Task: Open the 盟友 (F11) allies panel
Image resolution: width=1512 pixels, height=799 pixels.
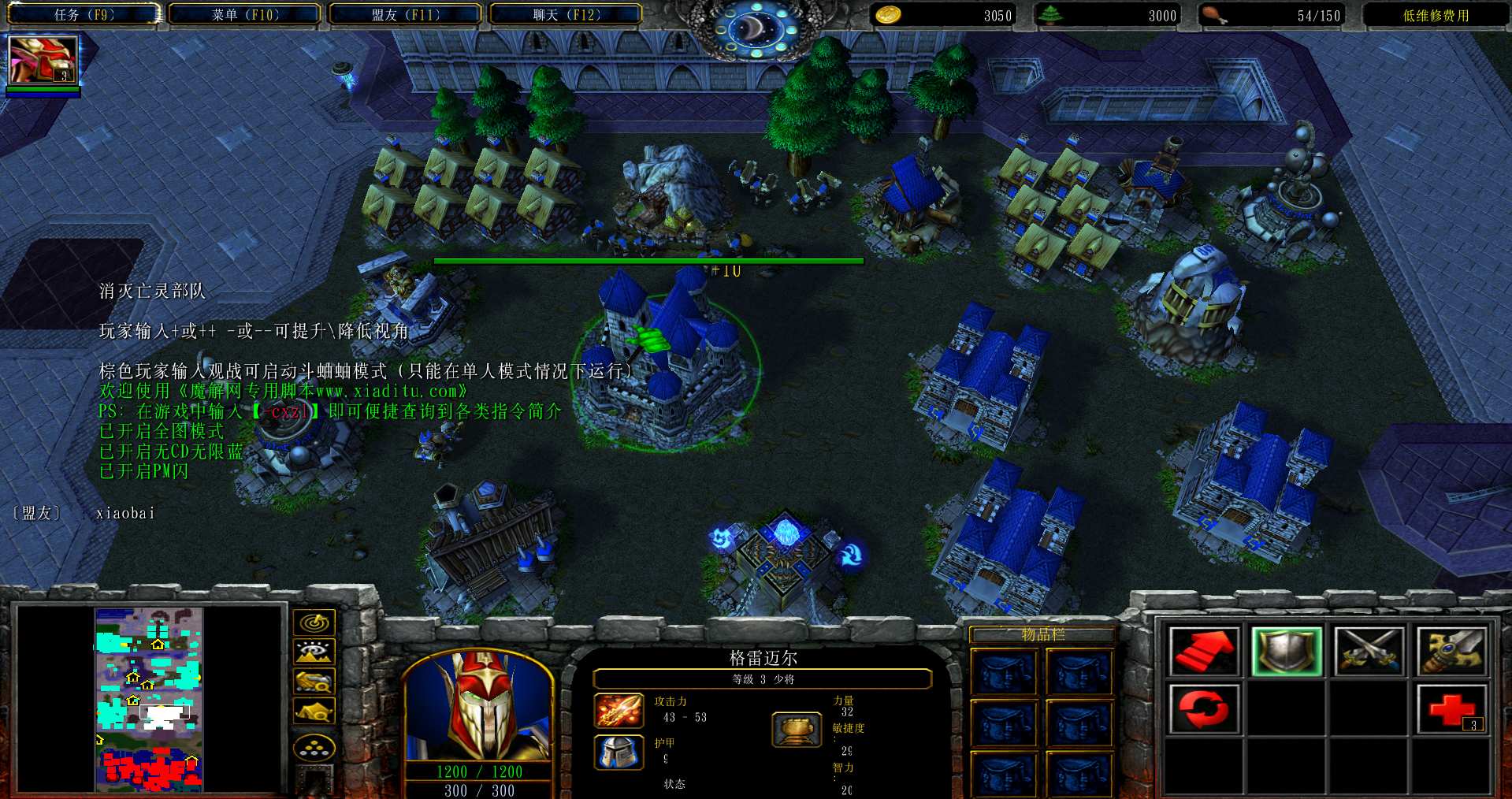Action: coord(406,15)
